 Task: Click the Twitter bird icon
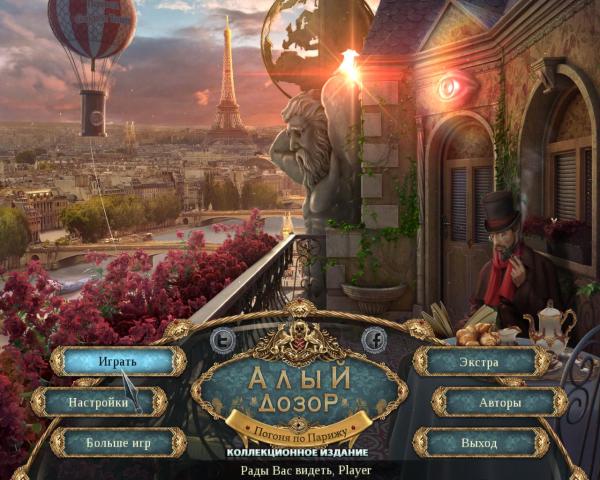[224, 340]
